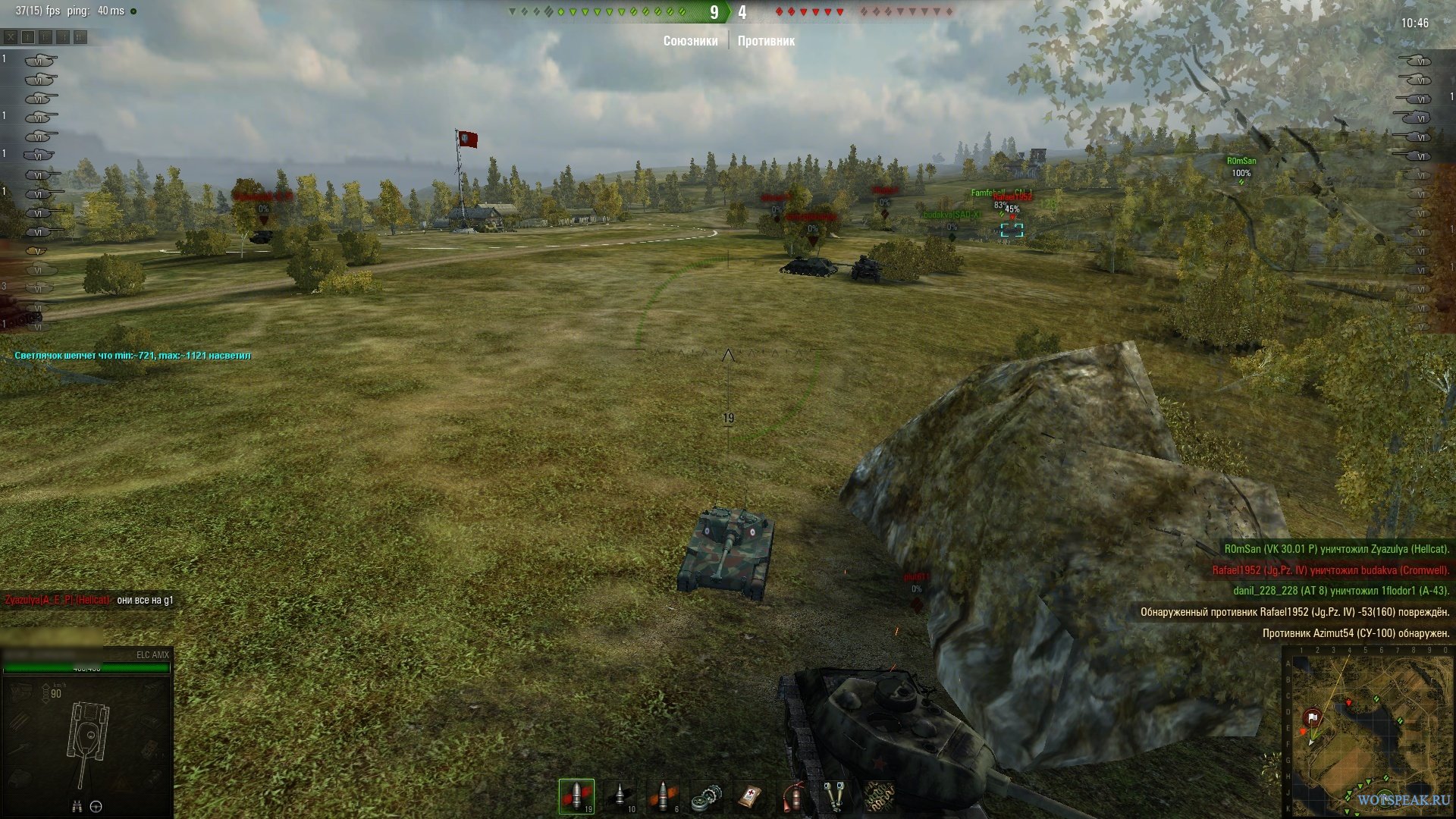Screen dimensions: 1456x819
Task: Click the binocular telescope equipment icon
Action: tap(836, 796)
